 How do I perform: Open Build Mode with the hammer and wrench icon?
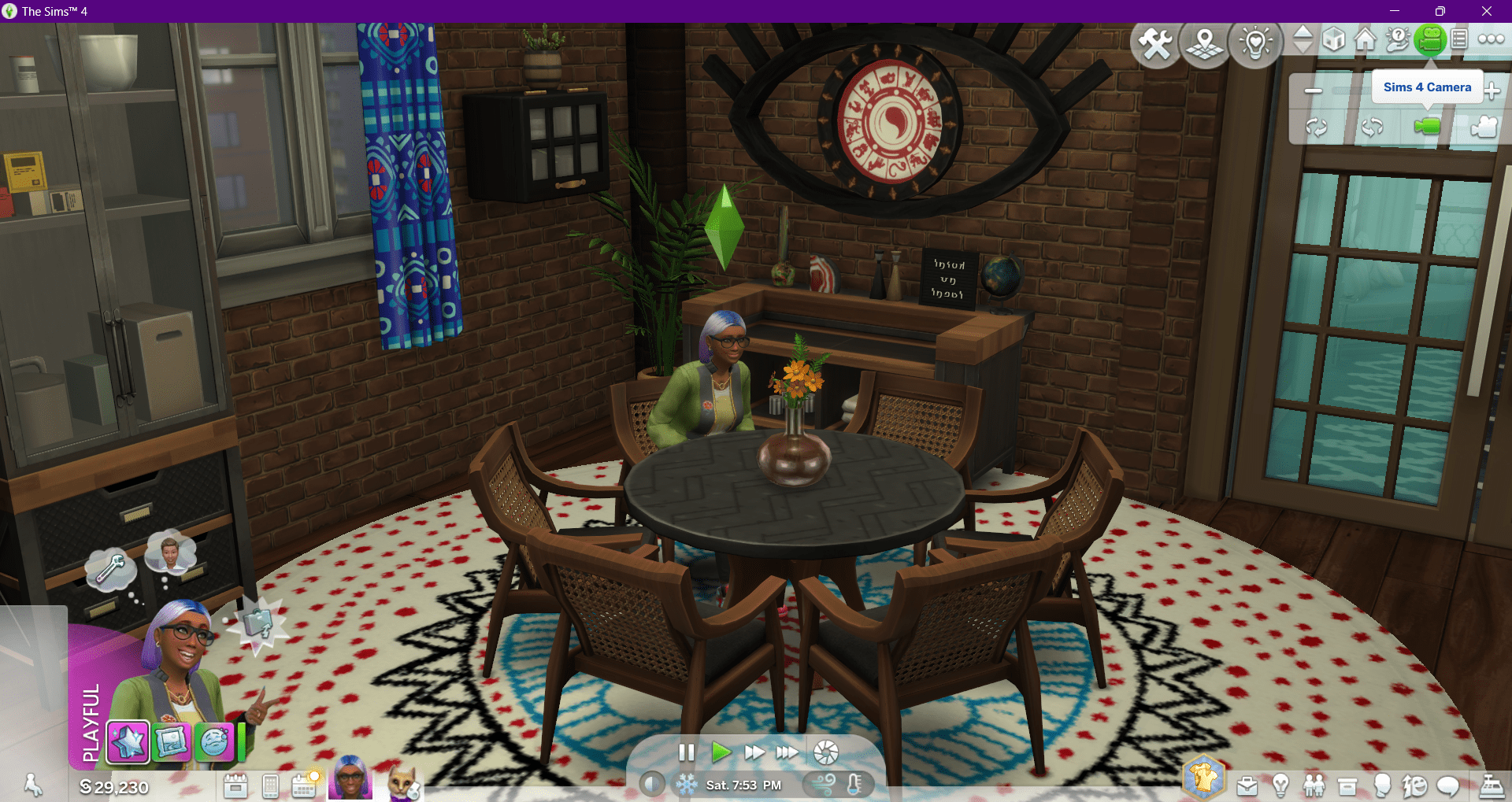1155,43
